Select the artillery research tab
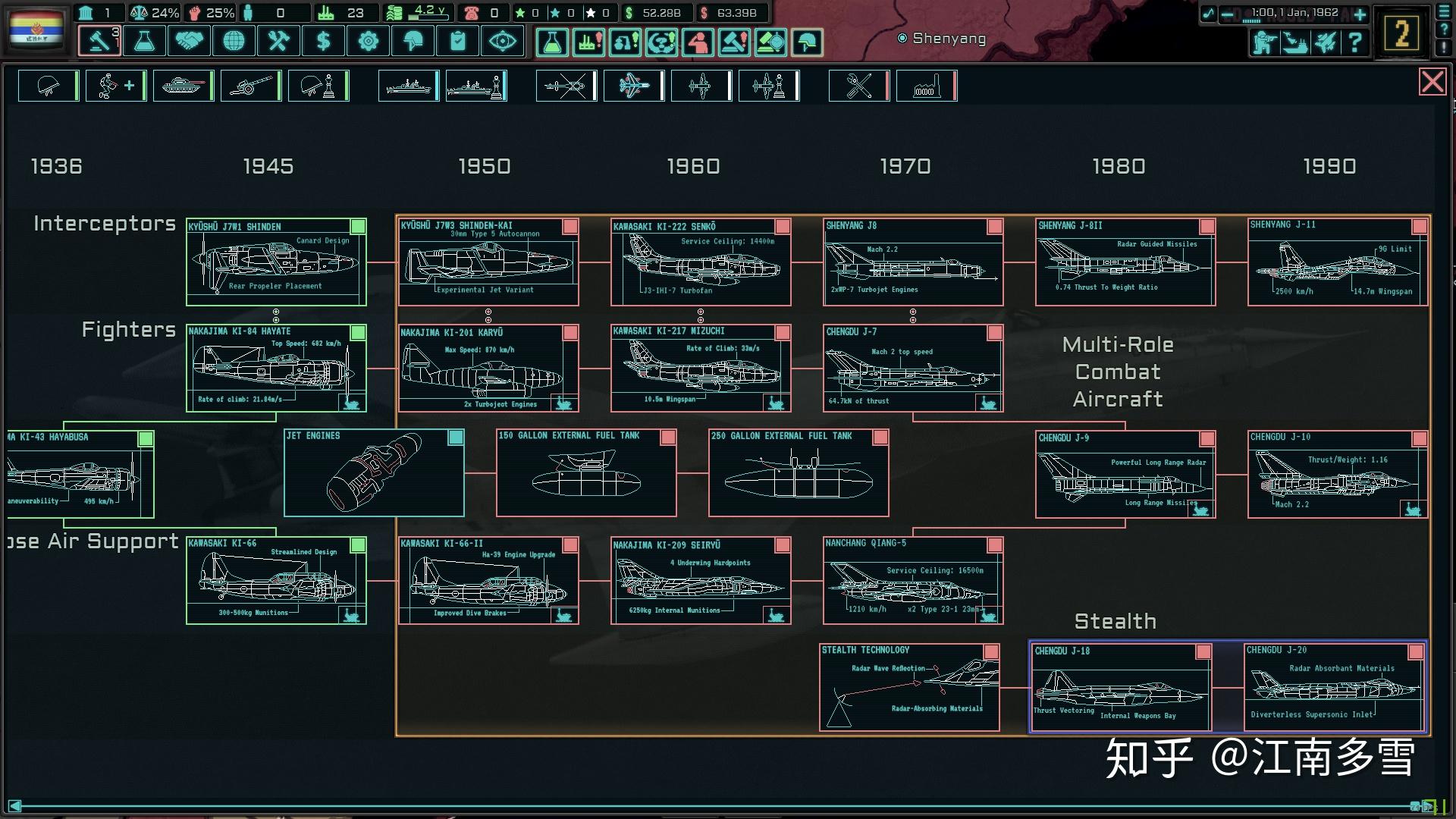Viewport: 1456px width, 819px height. click(x=250, y=86)
